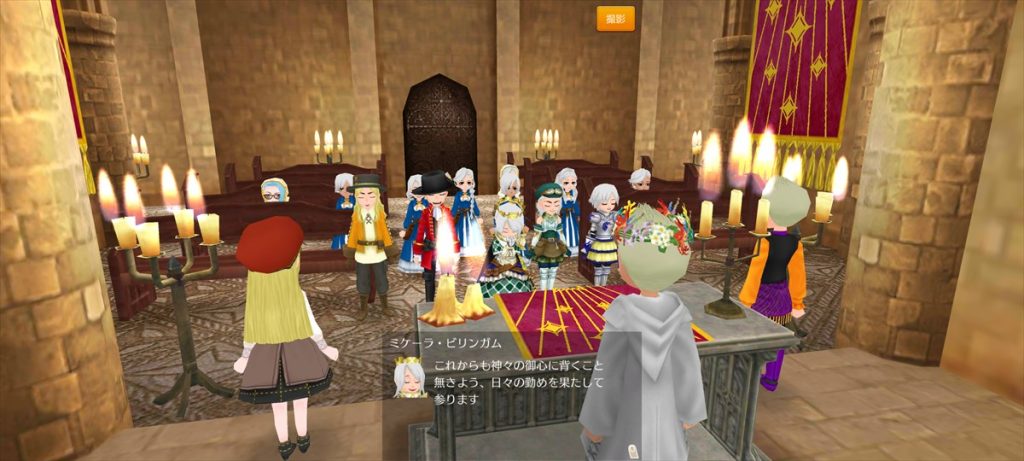1024x461 pixels.
Task: Tap the orange 撮影 screenshot button
Action: (x=615, y=19)
